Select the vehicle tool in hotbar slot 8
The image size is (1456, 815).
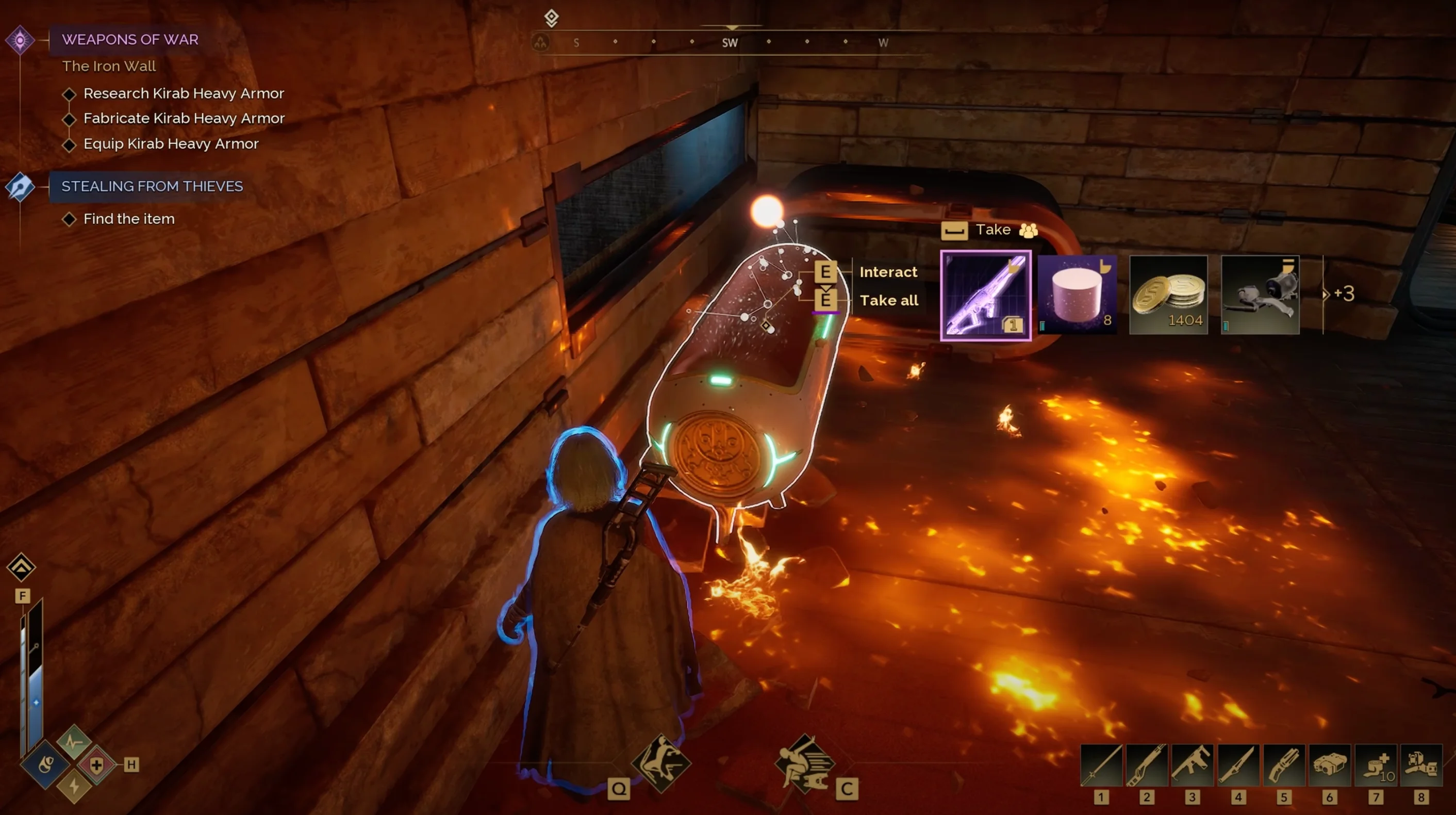tap(1421, 765)
